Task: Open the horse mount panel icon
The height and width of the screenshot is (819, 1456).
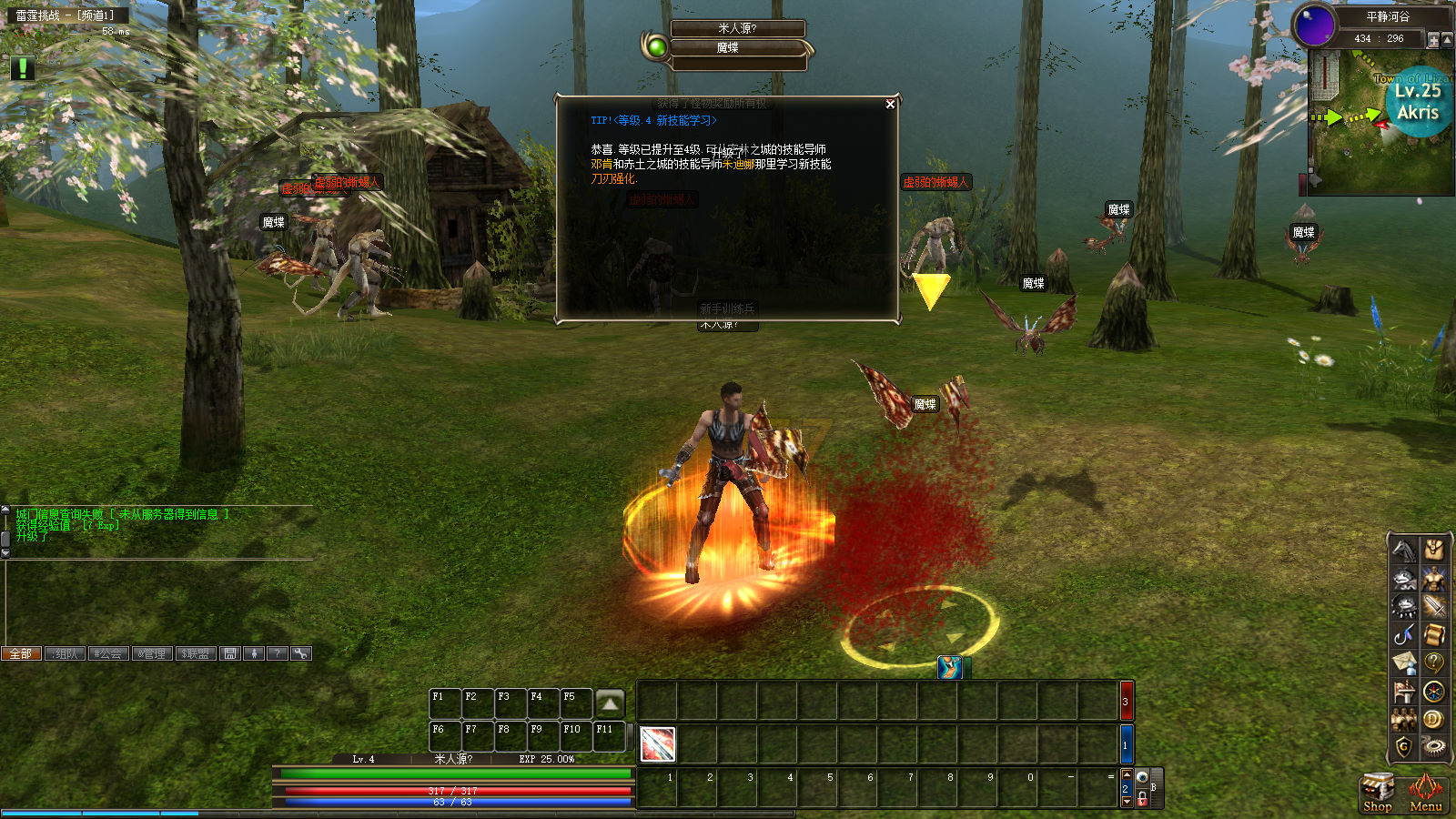Action: (x=1404, y=550)
